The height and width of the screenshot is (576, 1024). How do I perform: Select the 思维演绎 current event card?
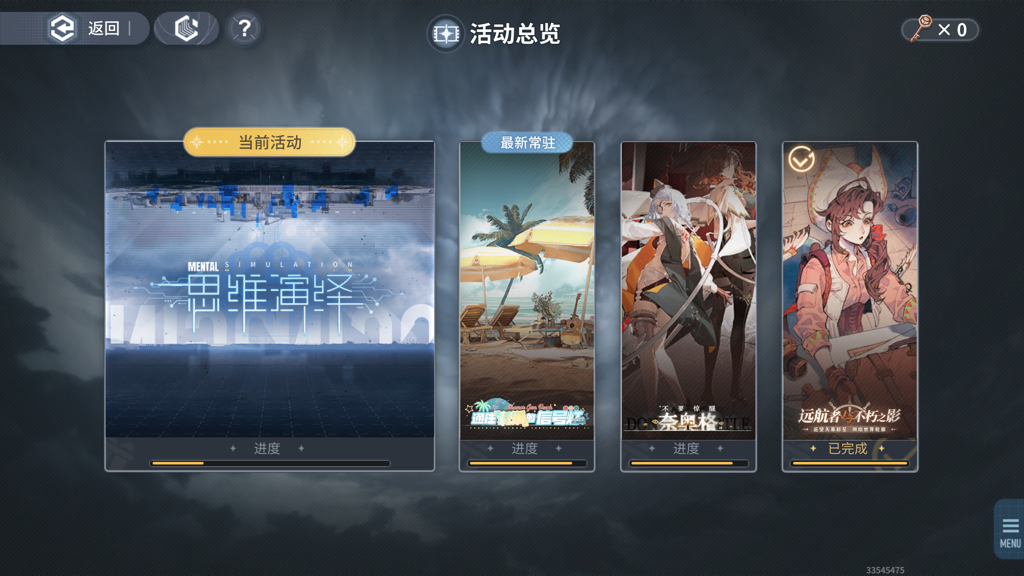click(x=269, y=300)
